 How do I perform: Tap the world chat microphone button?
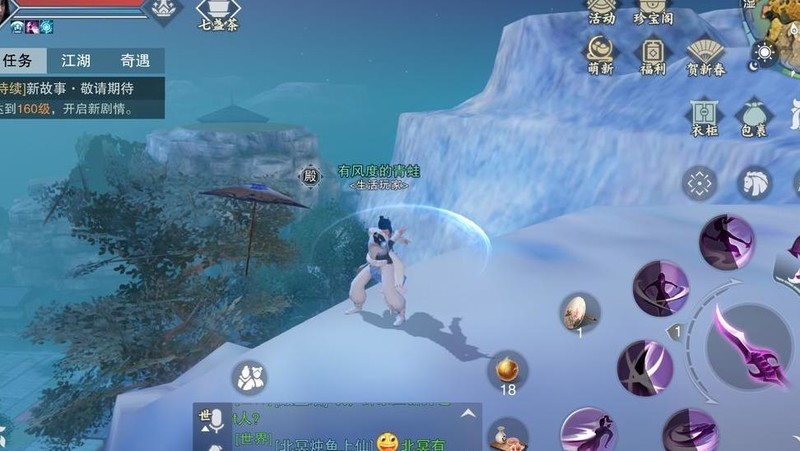(210, 423)
